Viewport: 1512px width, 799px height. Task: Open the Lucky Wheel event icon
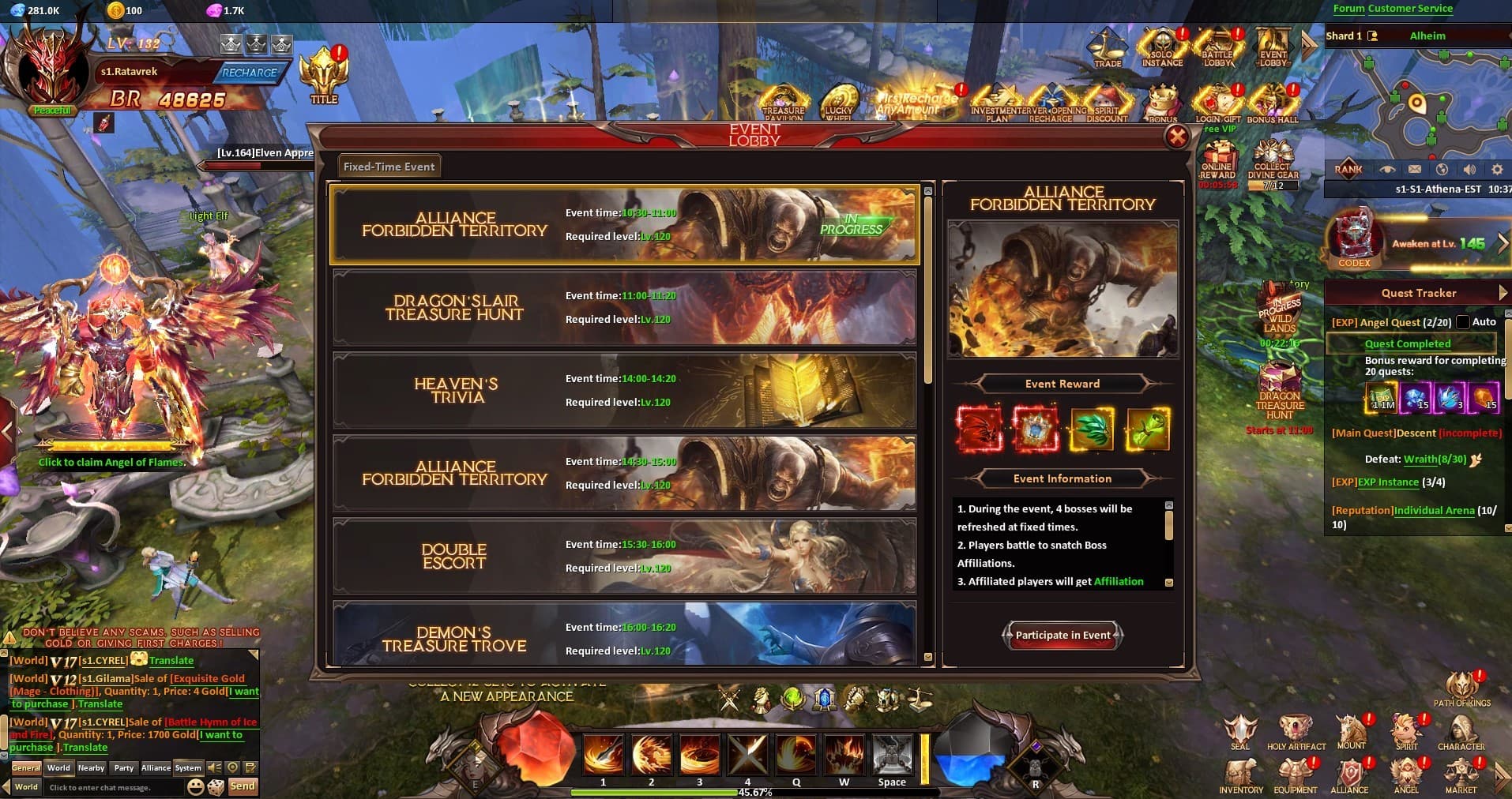840,99
